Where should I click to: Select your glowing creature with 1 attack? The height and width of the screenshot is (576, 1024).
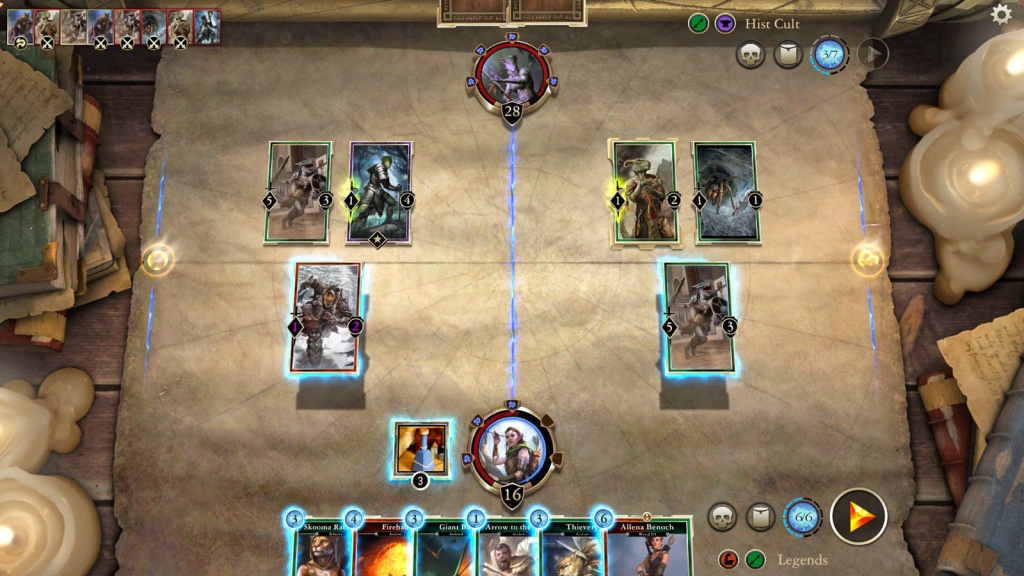point(326,317)
